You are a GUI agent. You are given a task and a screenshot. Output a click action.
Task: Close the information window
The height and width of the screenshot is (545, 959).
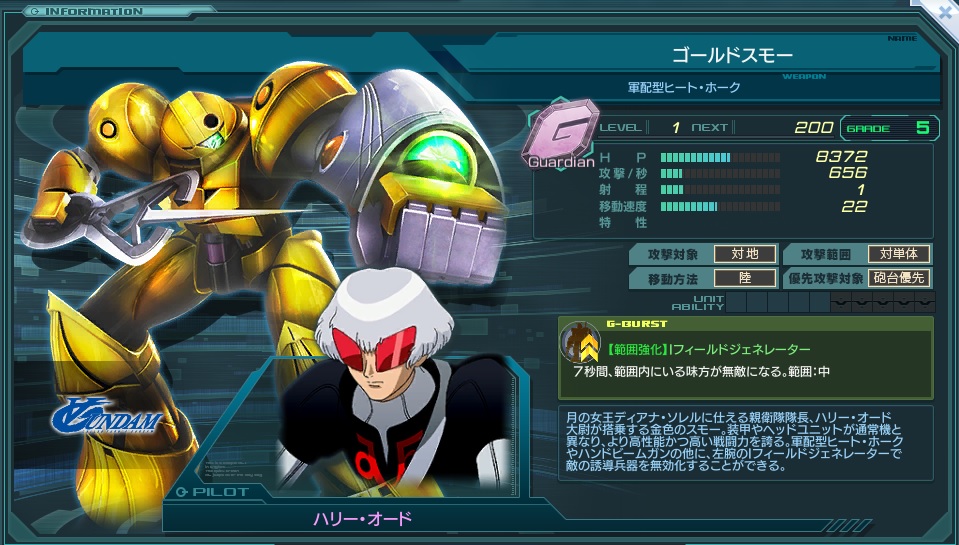pos(945,12)
